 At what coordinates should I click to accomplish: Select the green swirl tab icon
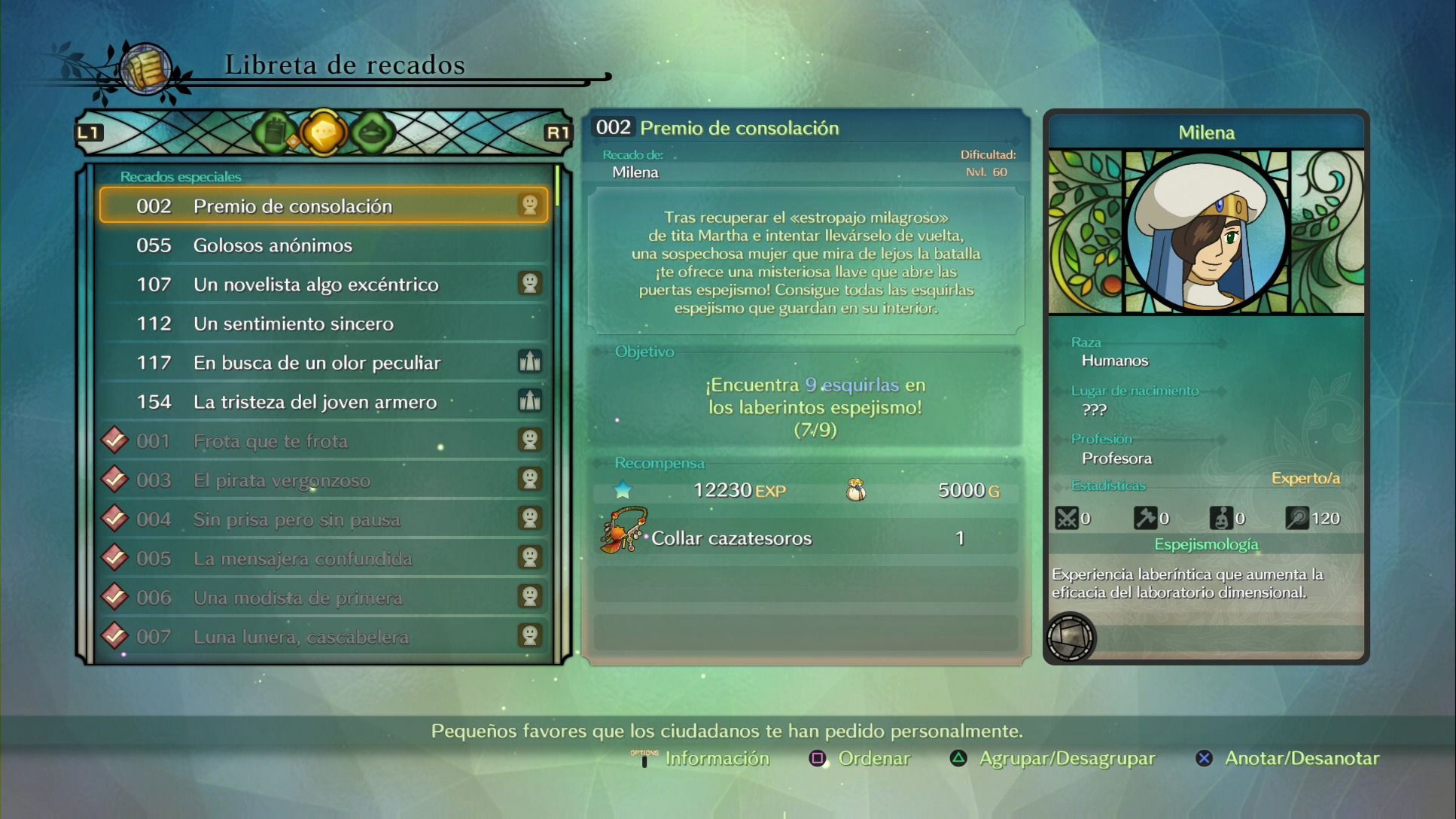click(x=373, y=132)
